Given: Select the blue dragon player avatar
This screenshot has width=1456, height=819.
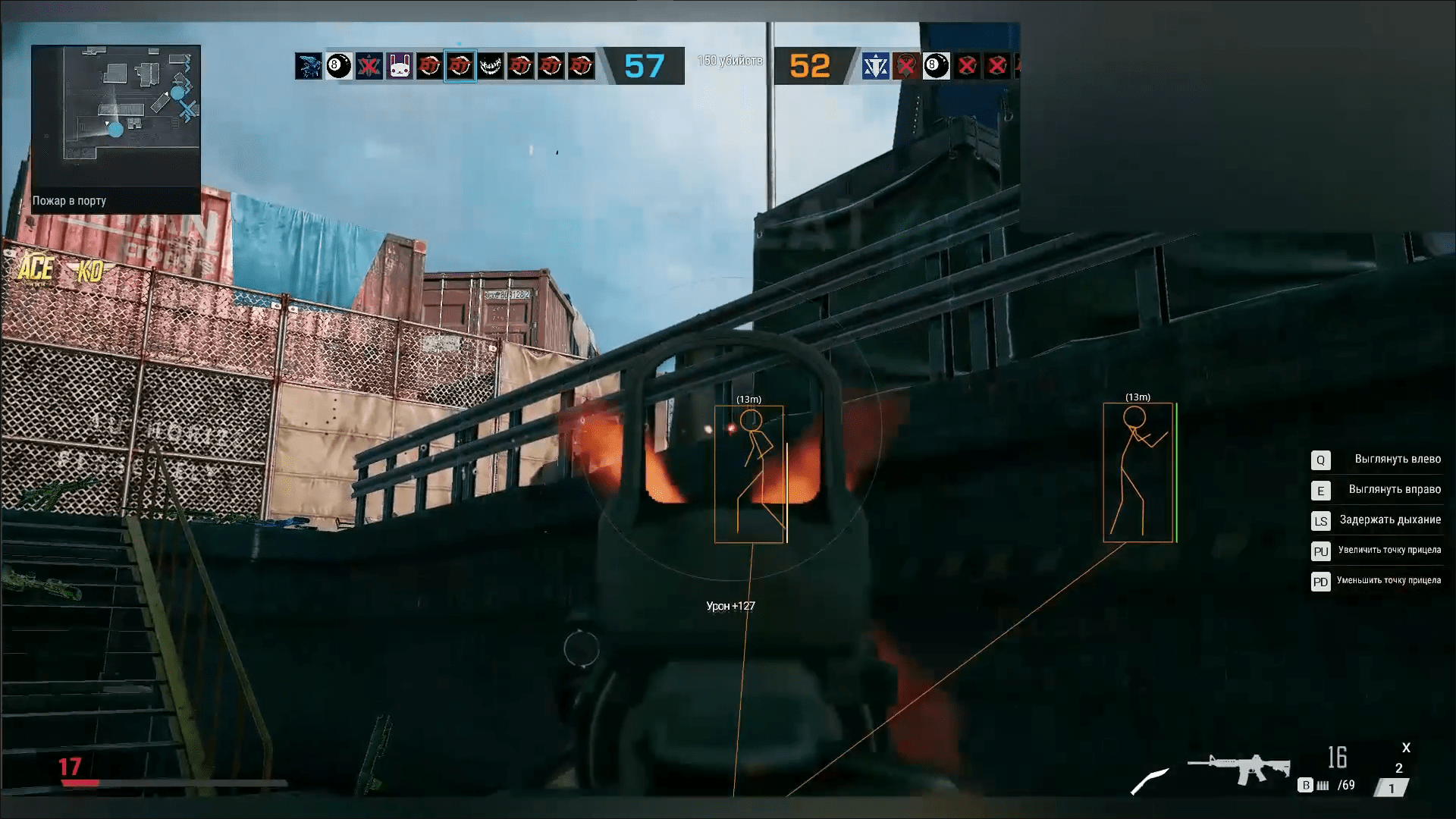Looking at the screenshot, I should [309, 67].
